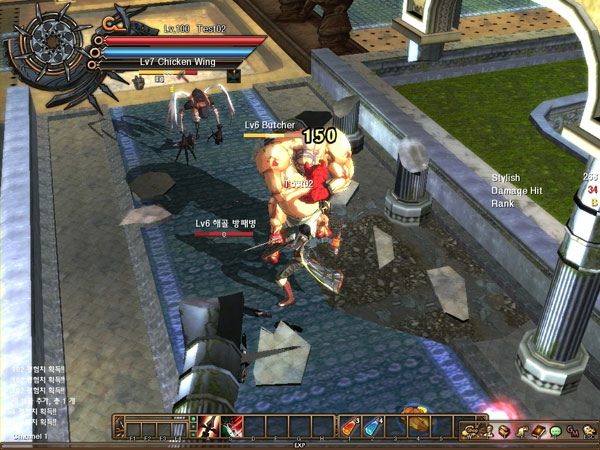
Task: Select the Channel 1 chat label
Action: tap(30, 437)
